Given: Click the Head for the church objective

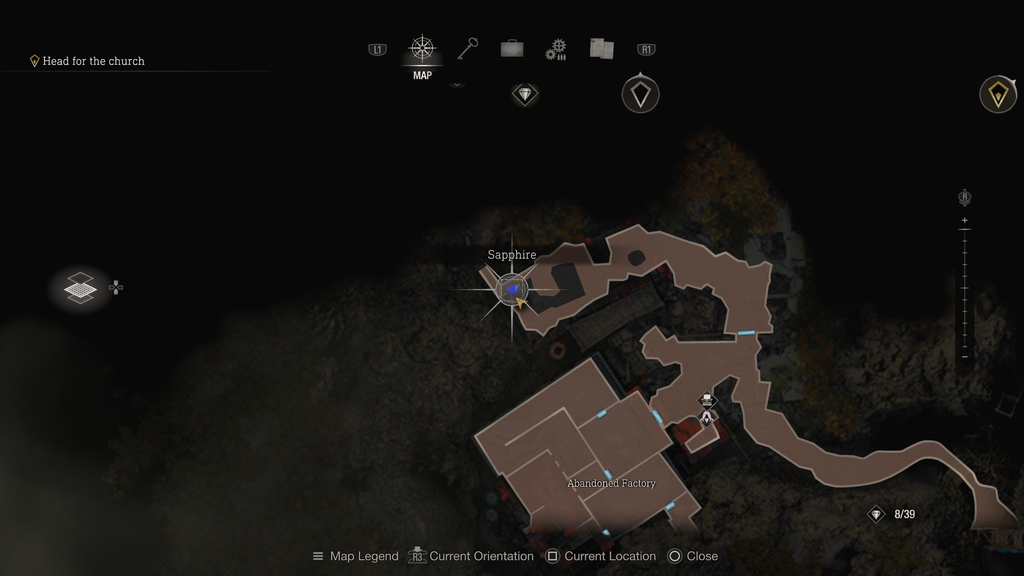Looking at the screenshot, I should coord(93,61).
